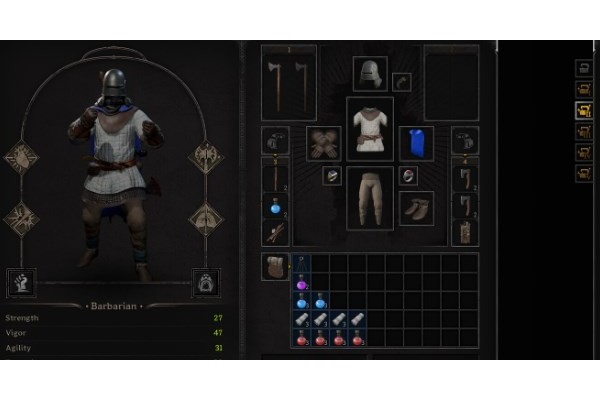The width and height of the screenshot is (600, 400).
Task: Open the leather bag icon
Action: pos(275,267)
